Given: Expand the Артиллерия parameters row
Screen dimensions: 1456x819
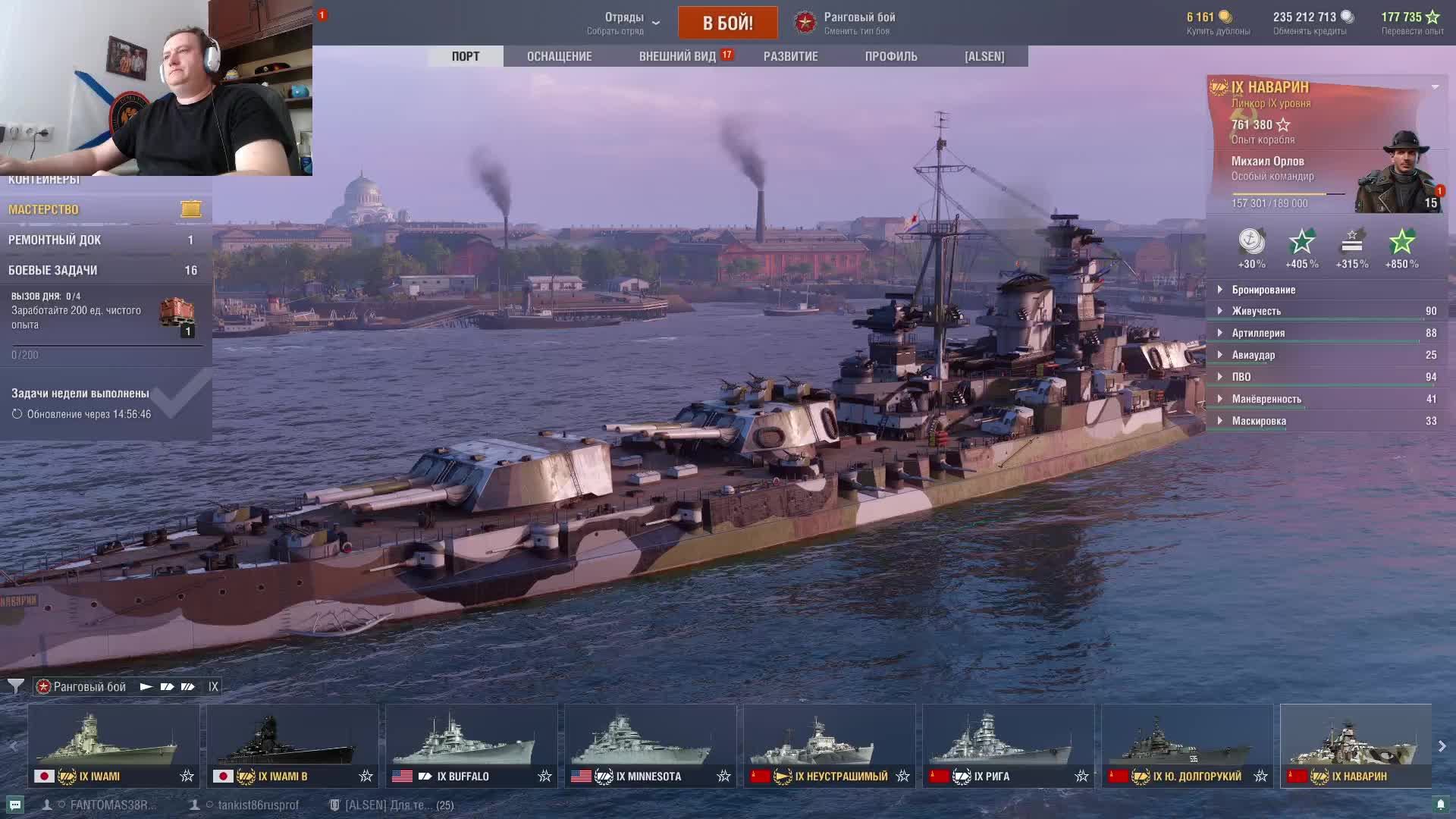Looking at the screenshot, I should pyautogui.click(x=1258, y=333).
